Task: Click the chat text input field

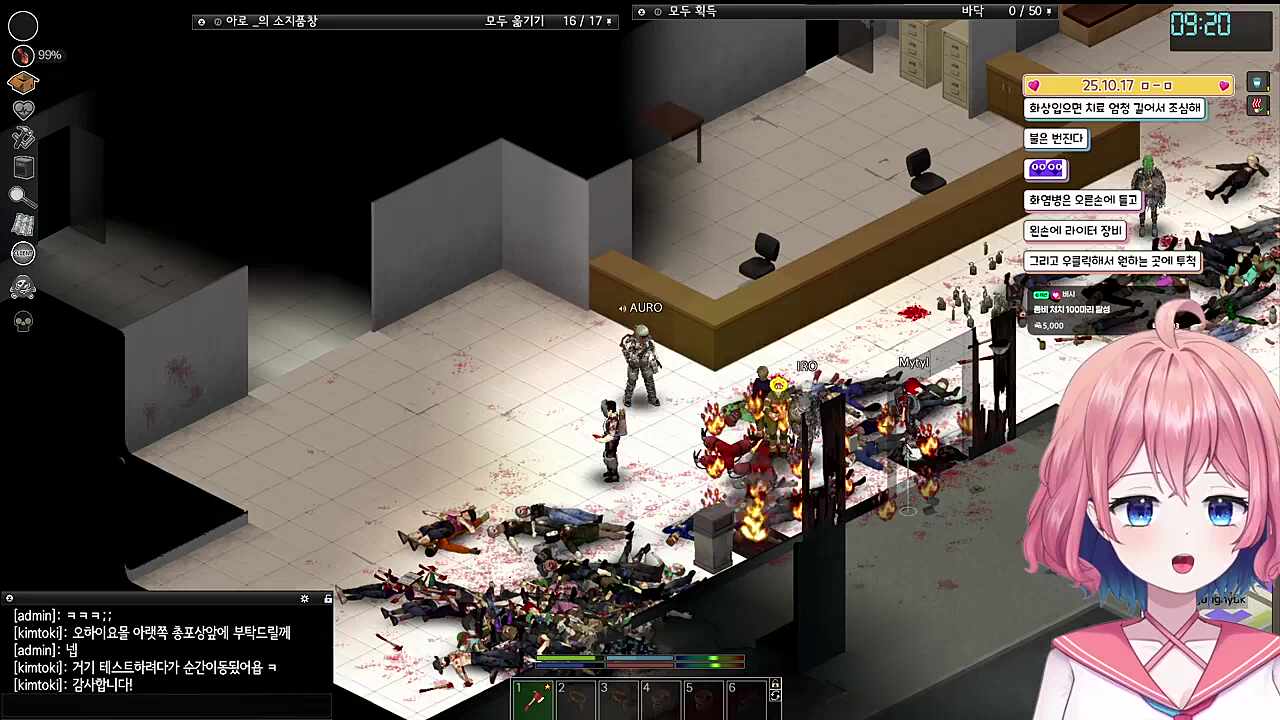Action: (x=166, y=706)
